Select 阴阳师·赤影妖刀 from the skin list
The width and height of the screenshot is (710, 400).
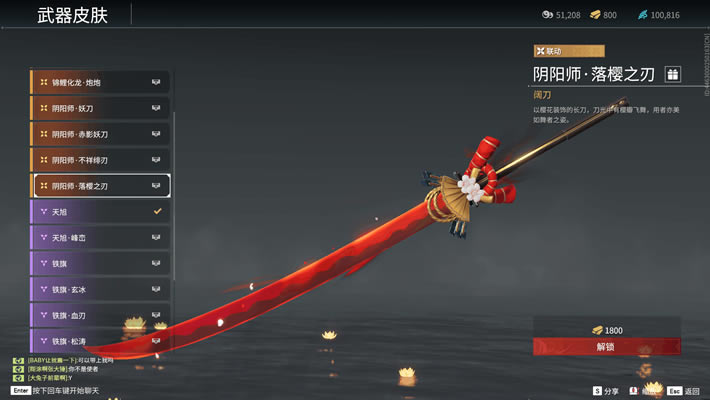[x=100, y=134]
